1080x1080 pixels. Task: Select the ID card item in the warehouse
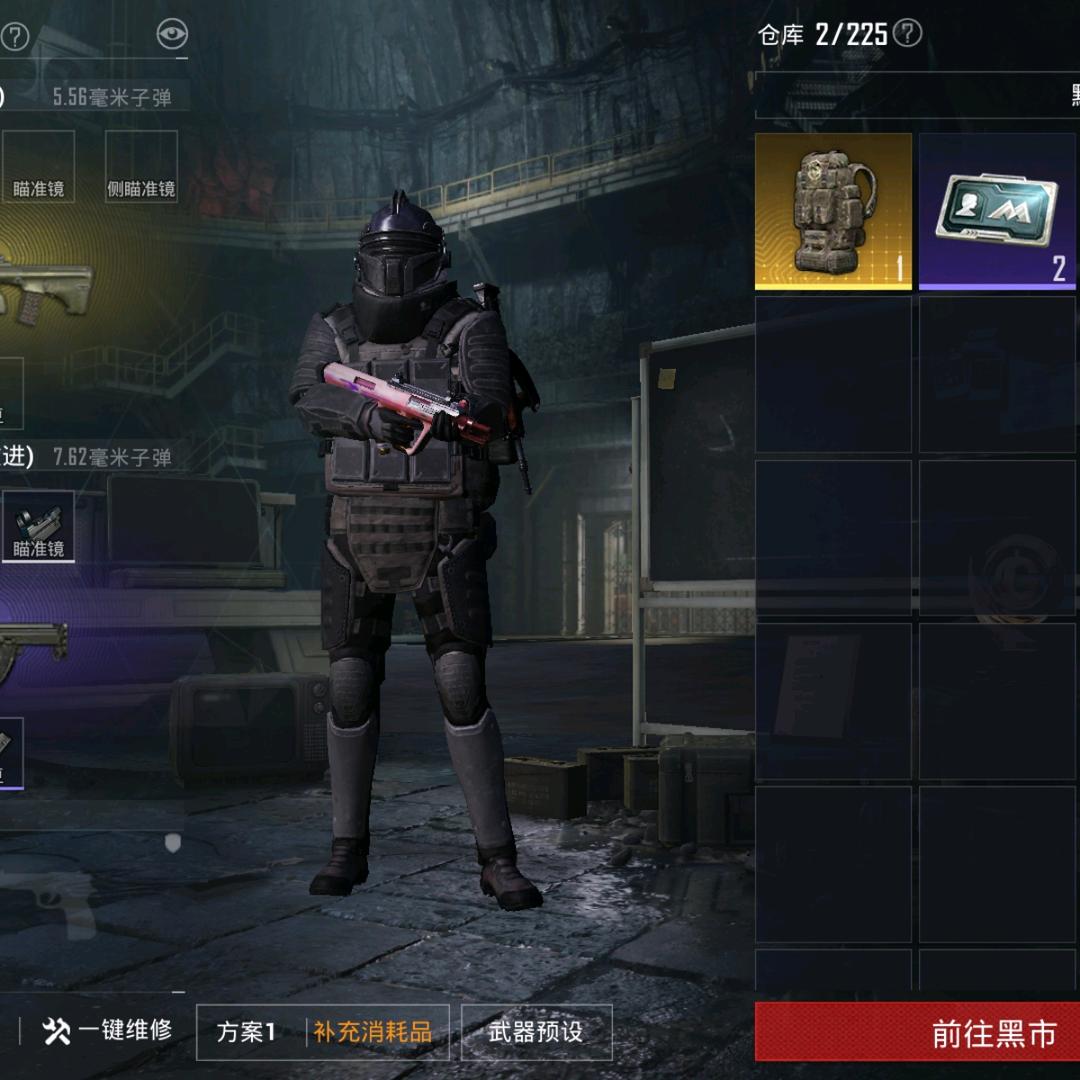tap(998, 211)
